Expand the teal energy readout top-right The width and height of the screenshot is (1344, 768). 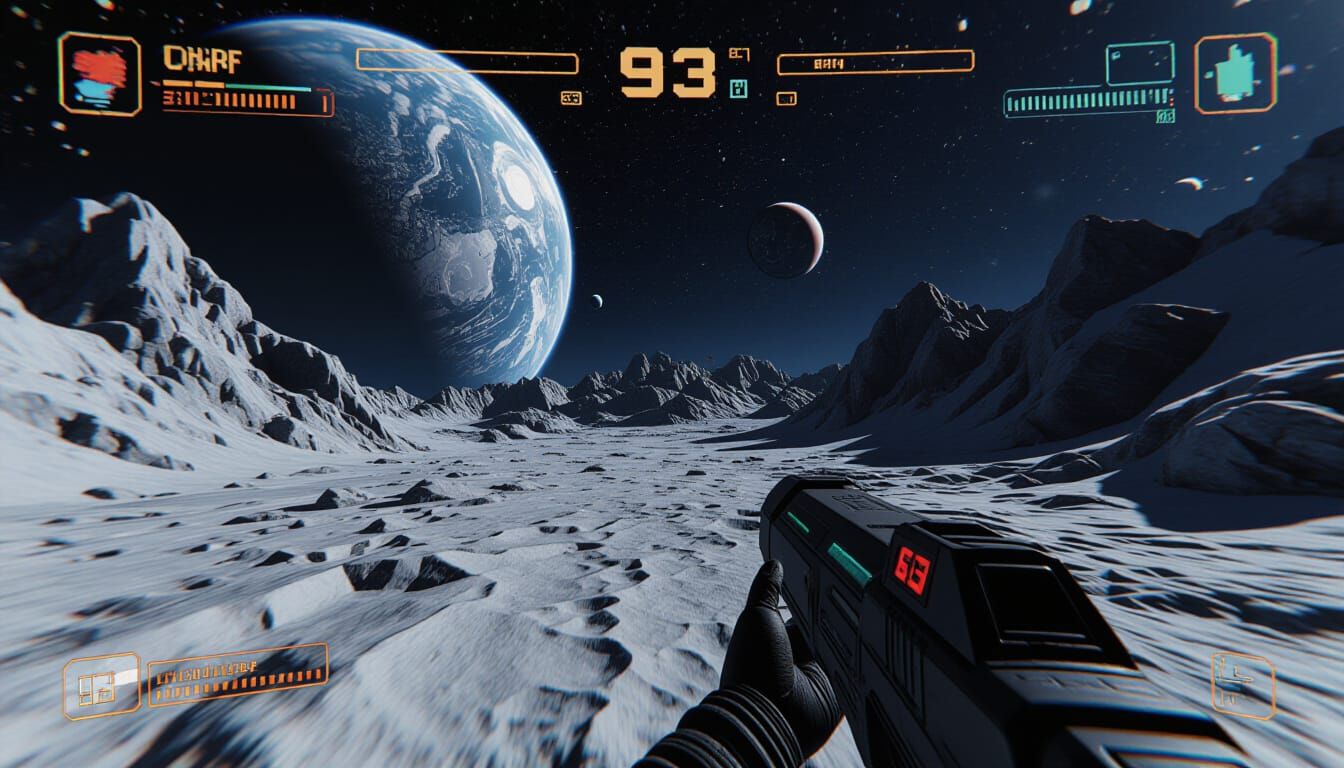[x=1080, y=101]
